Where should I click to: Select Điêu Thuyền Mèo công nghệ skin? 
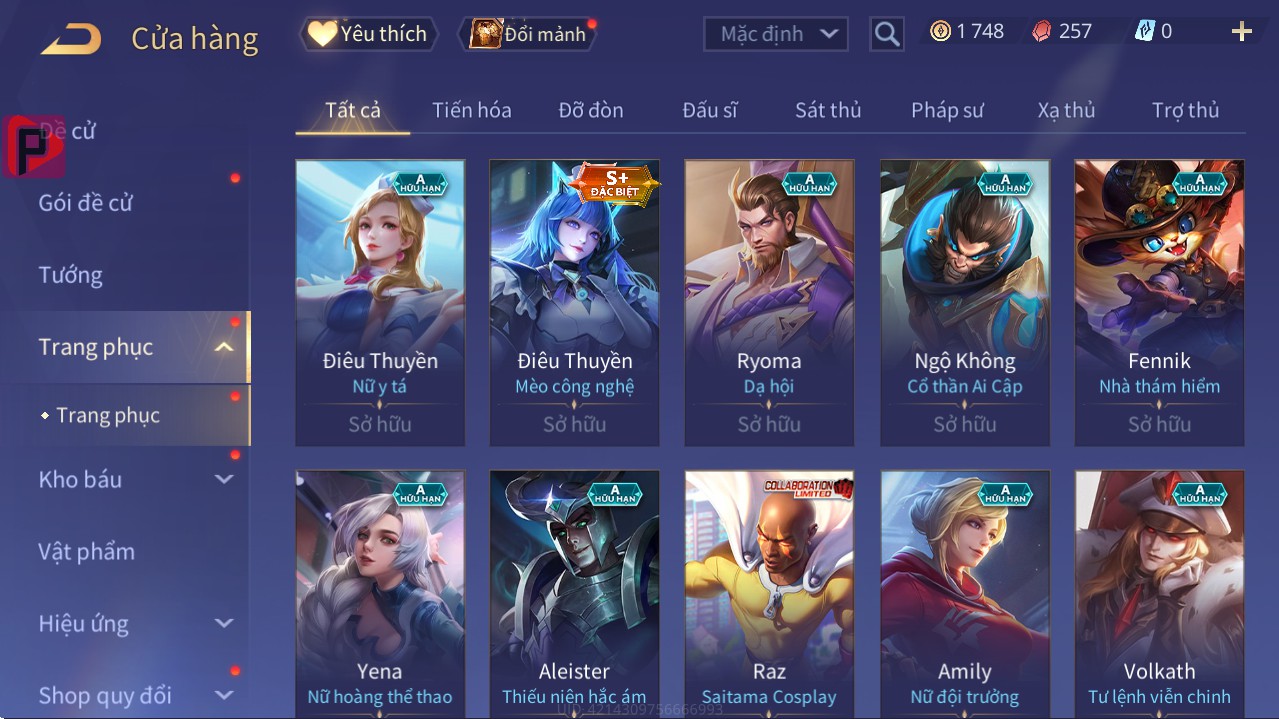[x=574, y=300]
